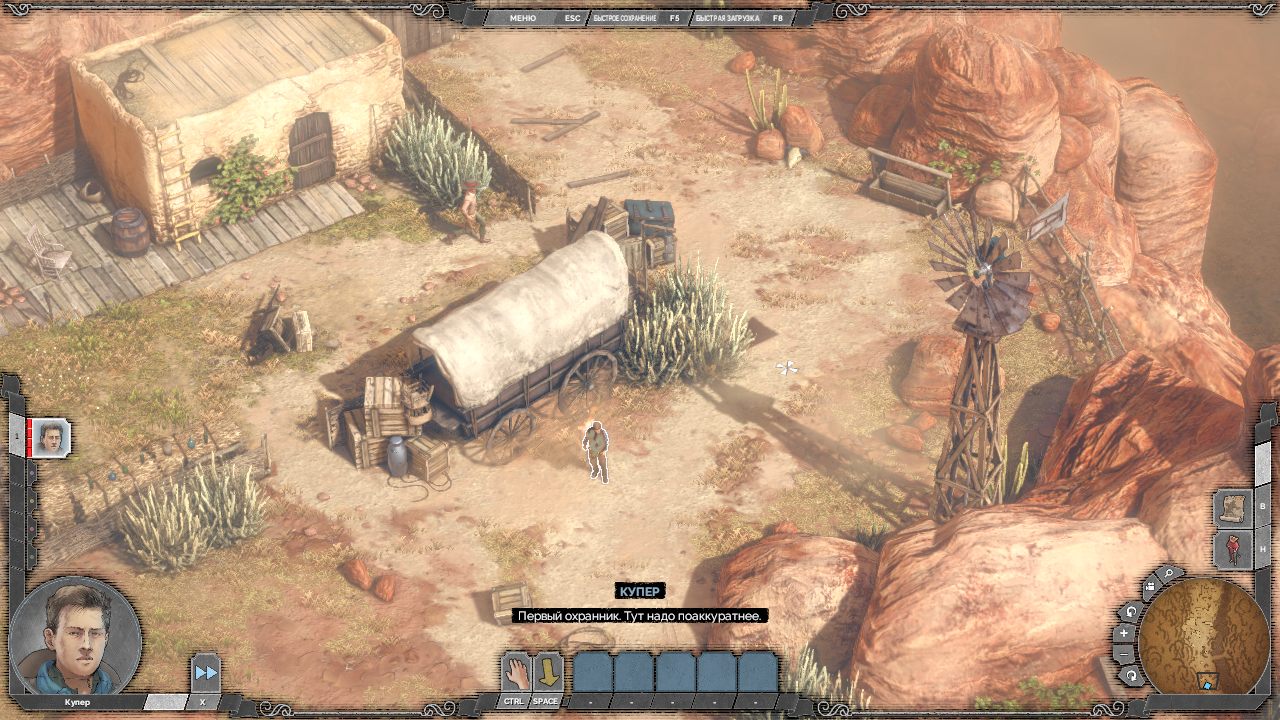This screenshot has width=1280, height=720.
Task: Activate the yellow down arrow crouch action
Action: (546, 671)
